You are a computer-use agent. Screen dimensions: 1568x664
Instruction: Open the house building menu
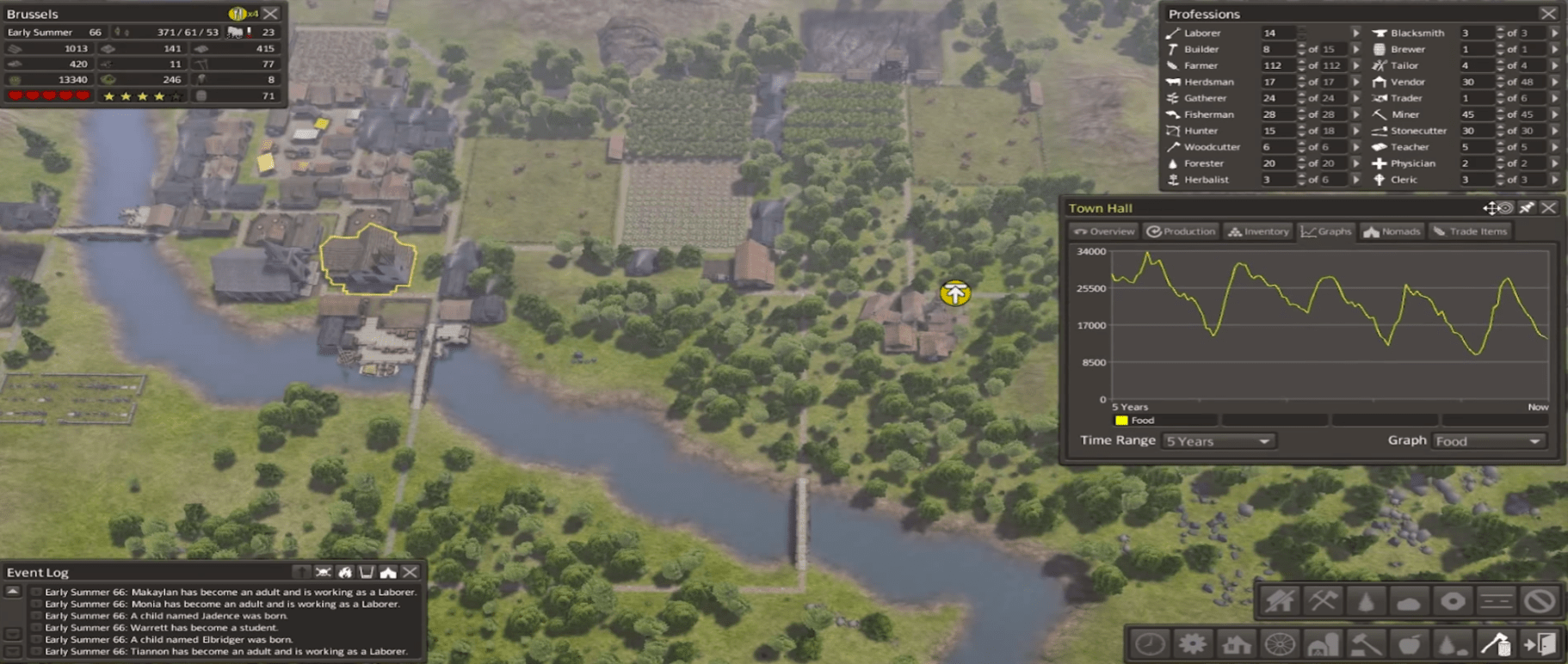point(1236,644)
